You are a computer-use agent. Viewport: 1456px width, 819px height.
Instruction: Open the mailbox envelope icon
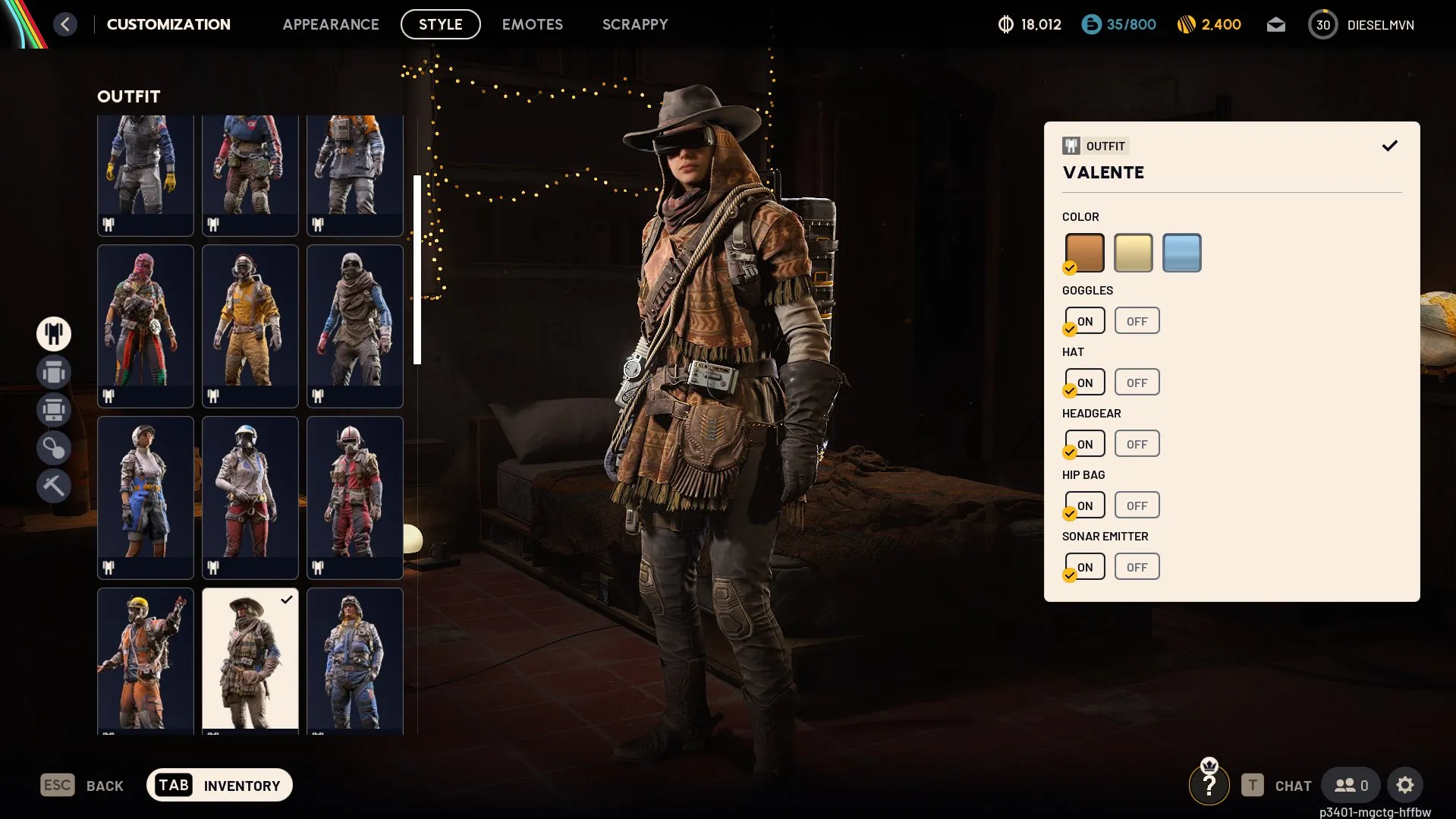pos(1276,25)
